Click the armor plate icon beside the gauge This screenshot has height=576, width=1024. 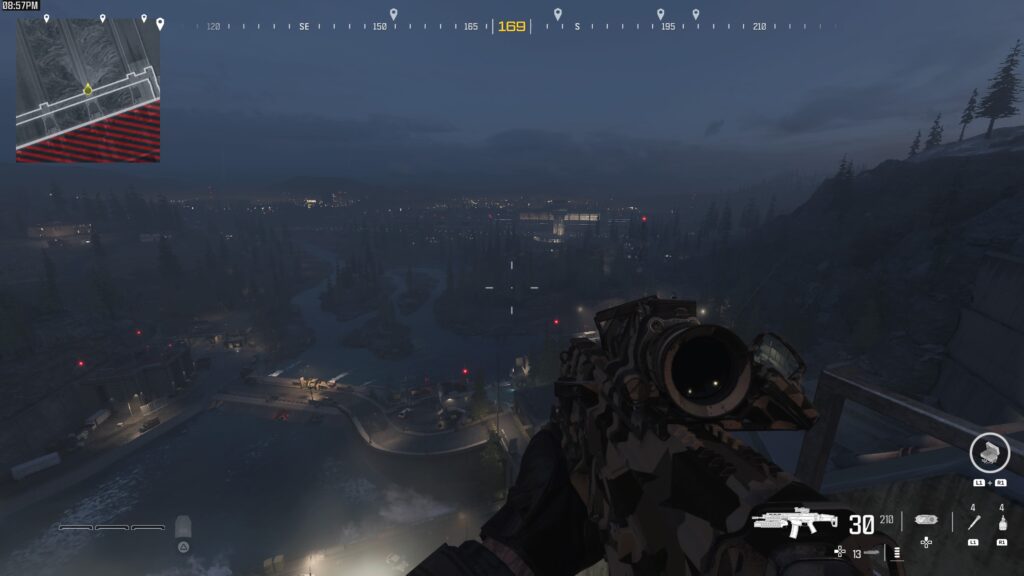click(x=183, y=527)
